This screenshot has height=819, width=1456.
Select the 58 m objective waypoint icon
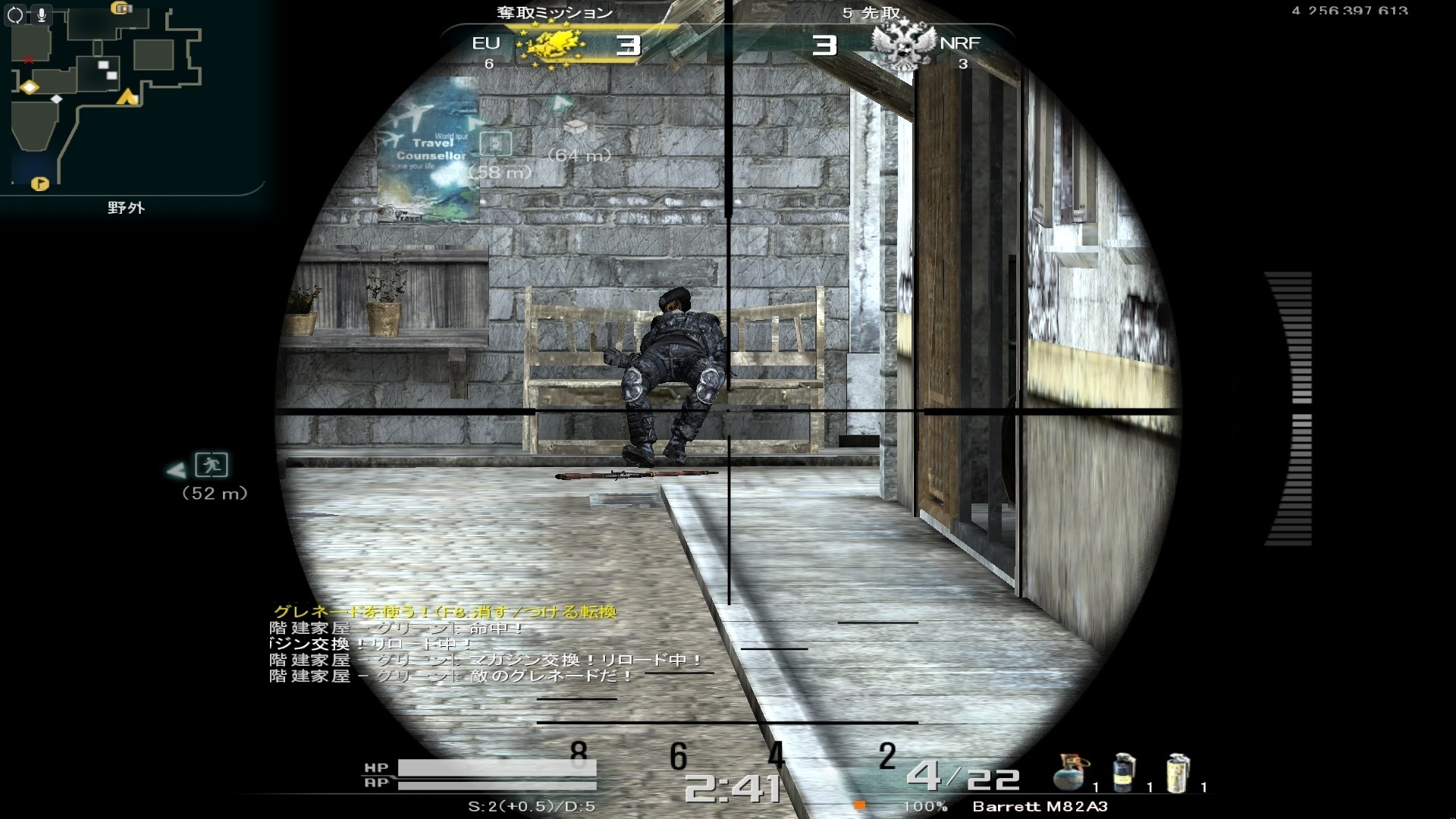[x=496, y=143]
